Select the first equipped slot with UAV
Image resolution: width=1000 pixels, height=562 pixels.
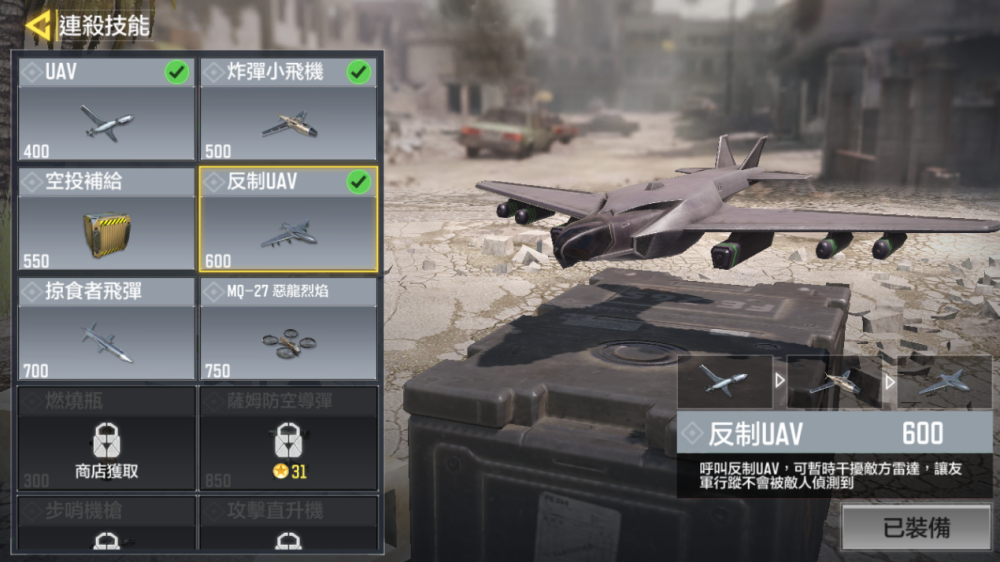(724, 381)
